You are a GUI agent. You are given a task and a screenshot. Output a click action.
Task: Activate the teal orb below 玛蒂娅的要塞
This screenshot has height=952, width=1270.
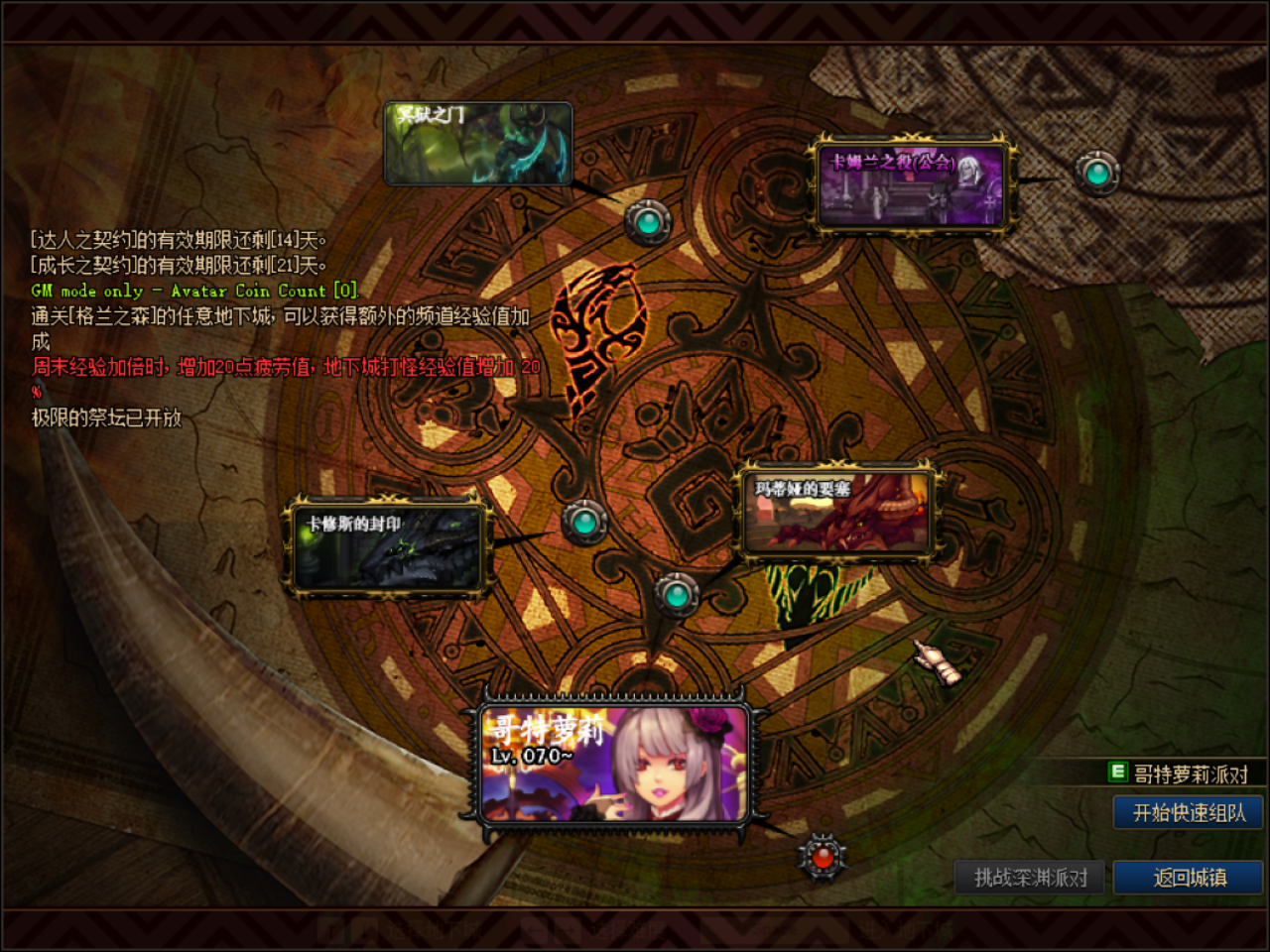pos(678,595)
